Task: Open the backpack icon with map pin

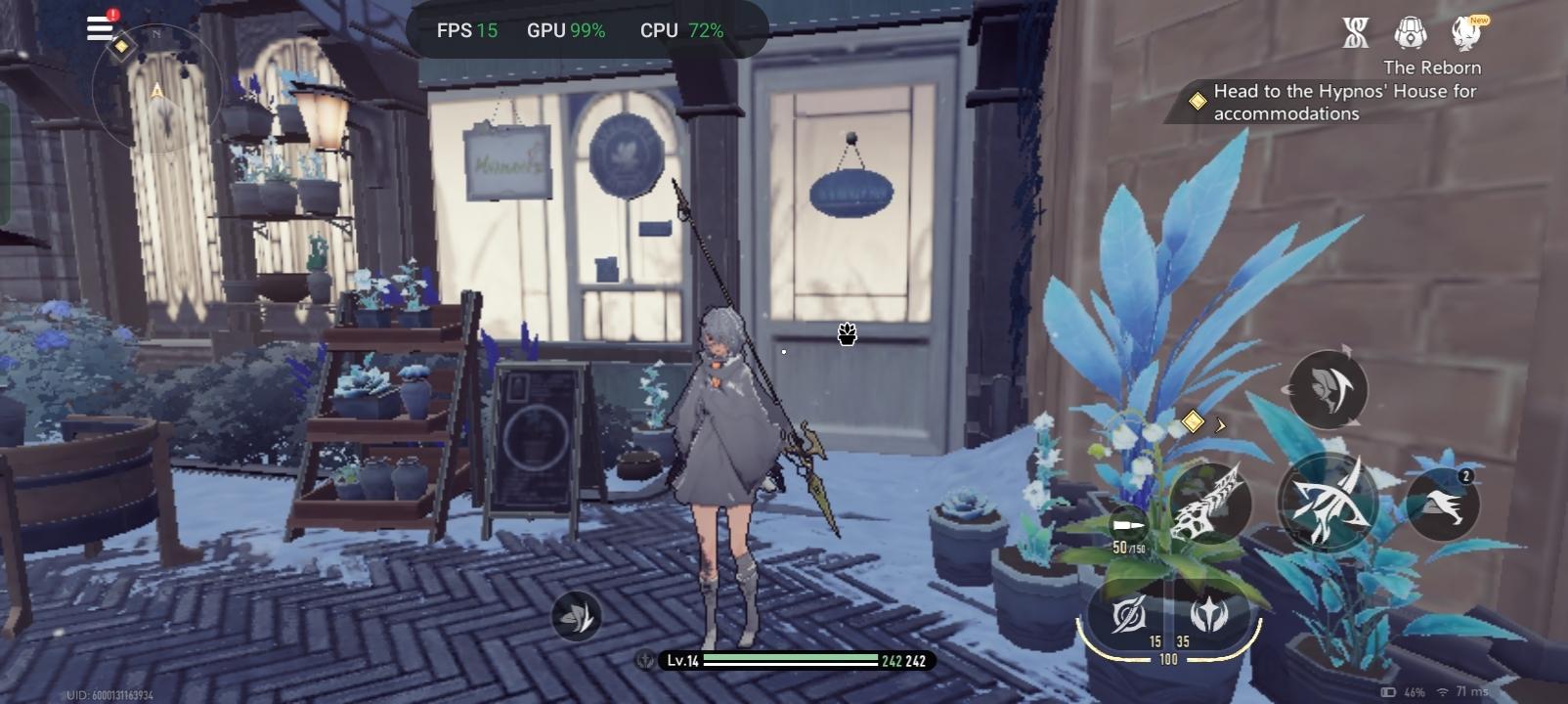Action: tap(1410, 33)
